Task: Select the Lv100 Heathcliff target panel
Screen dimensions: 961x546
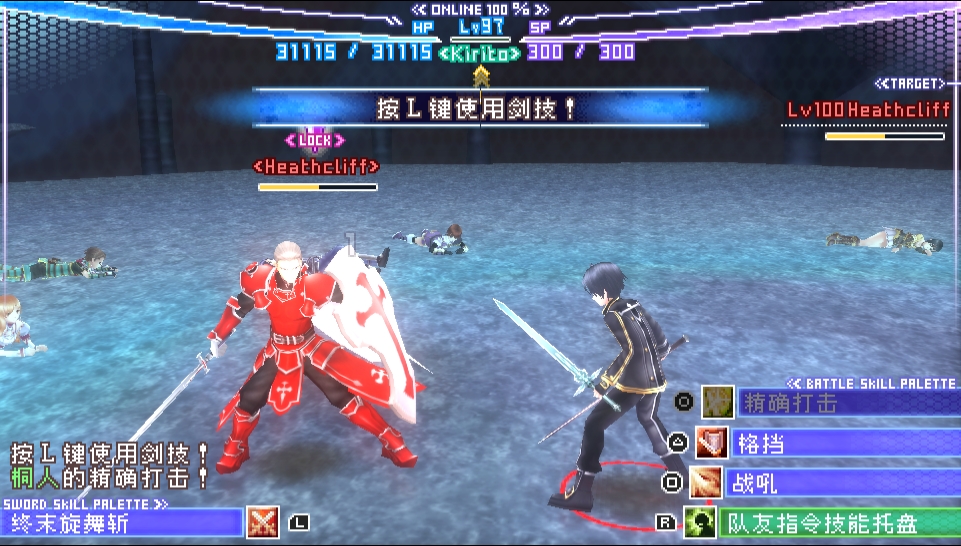Action: (x=867, y=109)
